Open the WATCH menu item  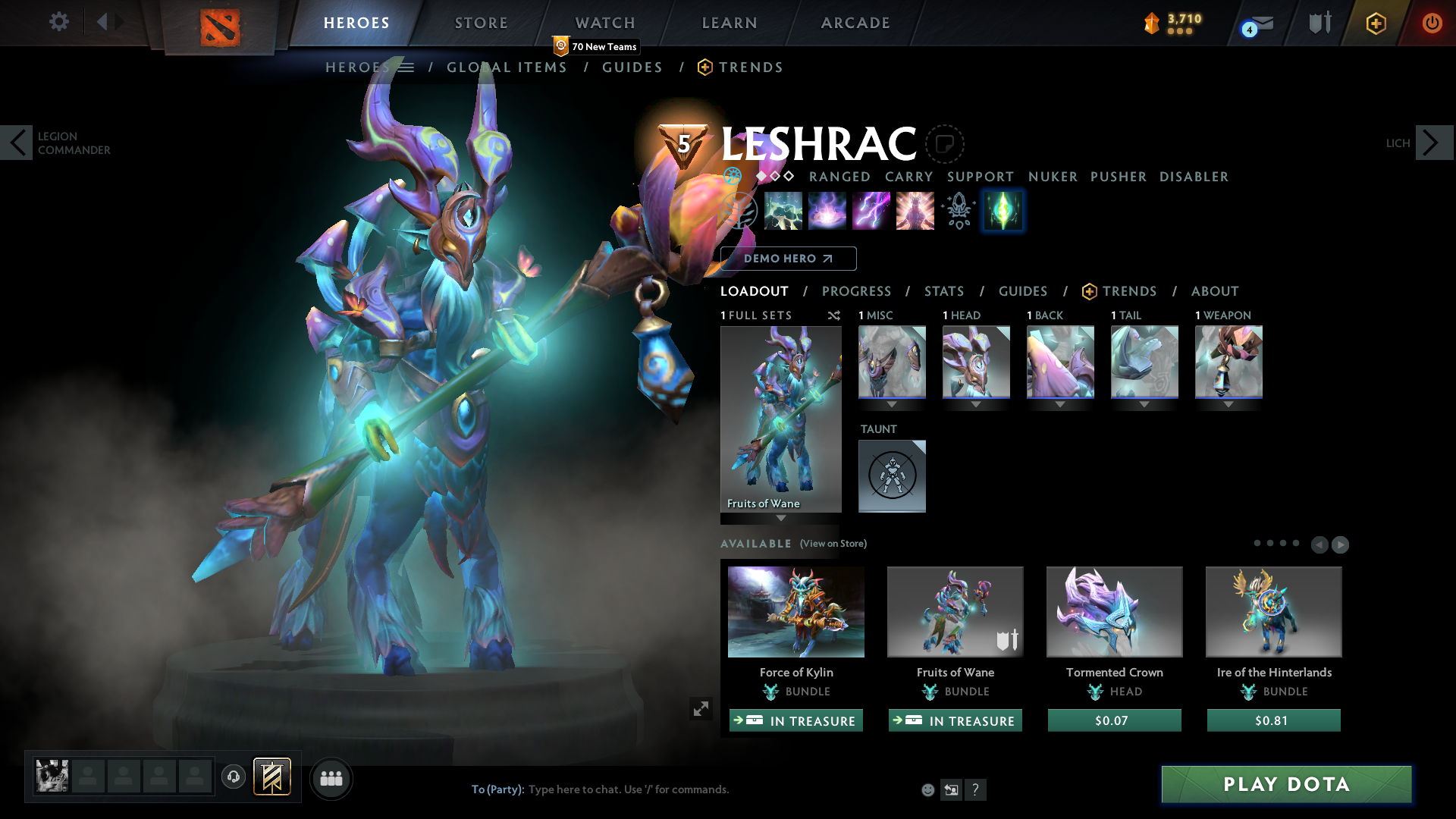(604, 23)
